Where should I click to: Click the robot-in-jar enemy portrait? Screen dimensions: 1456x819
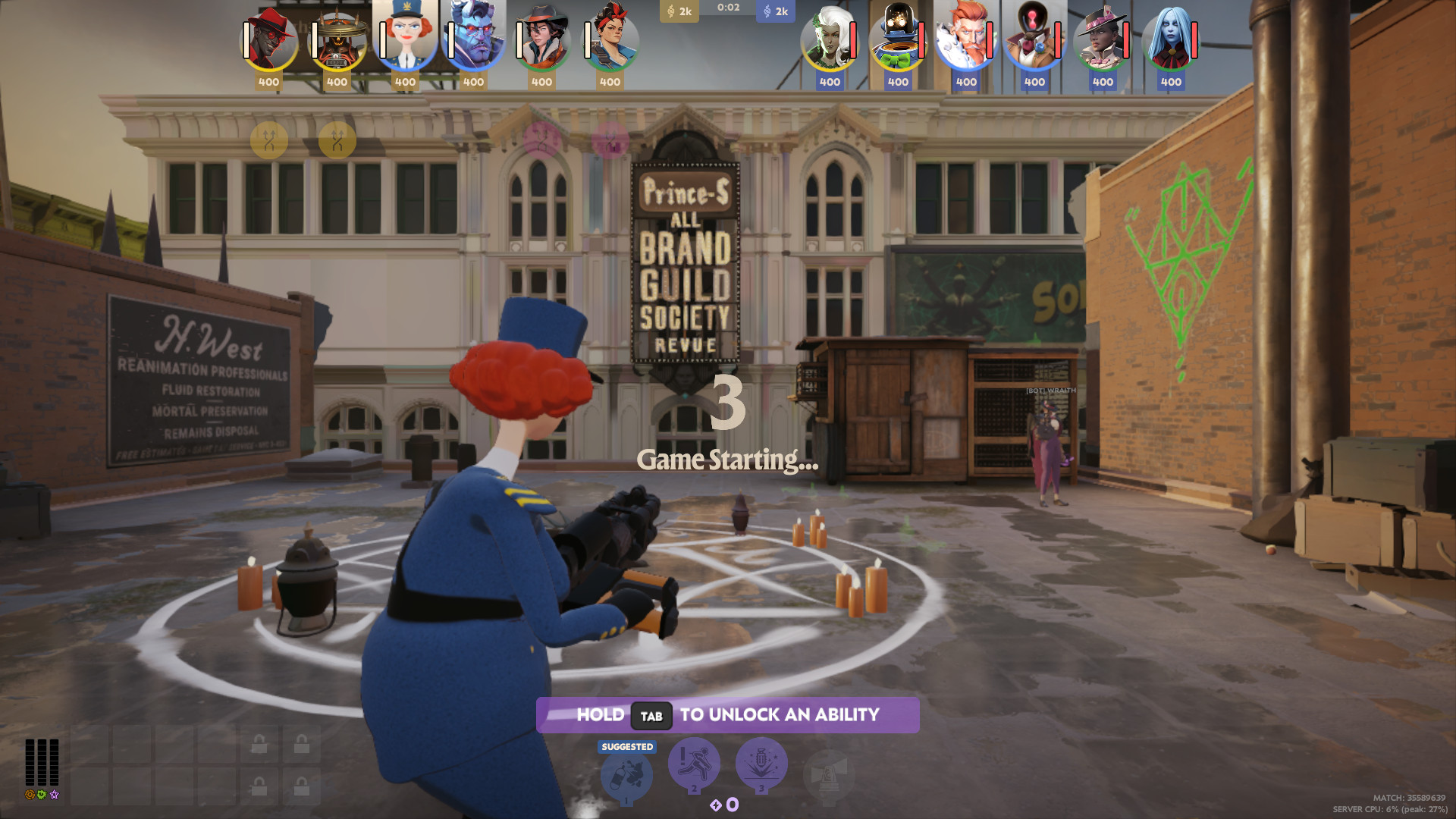(897, 36)
